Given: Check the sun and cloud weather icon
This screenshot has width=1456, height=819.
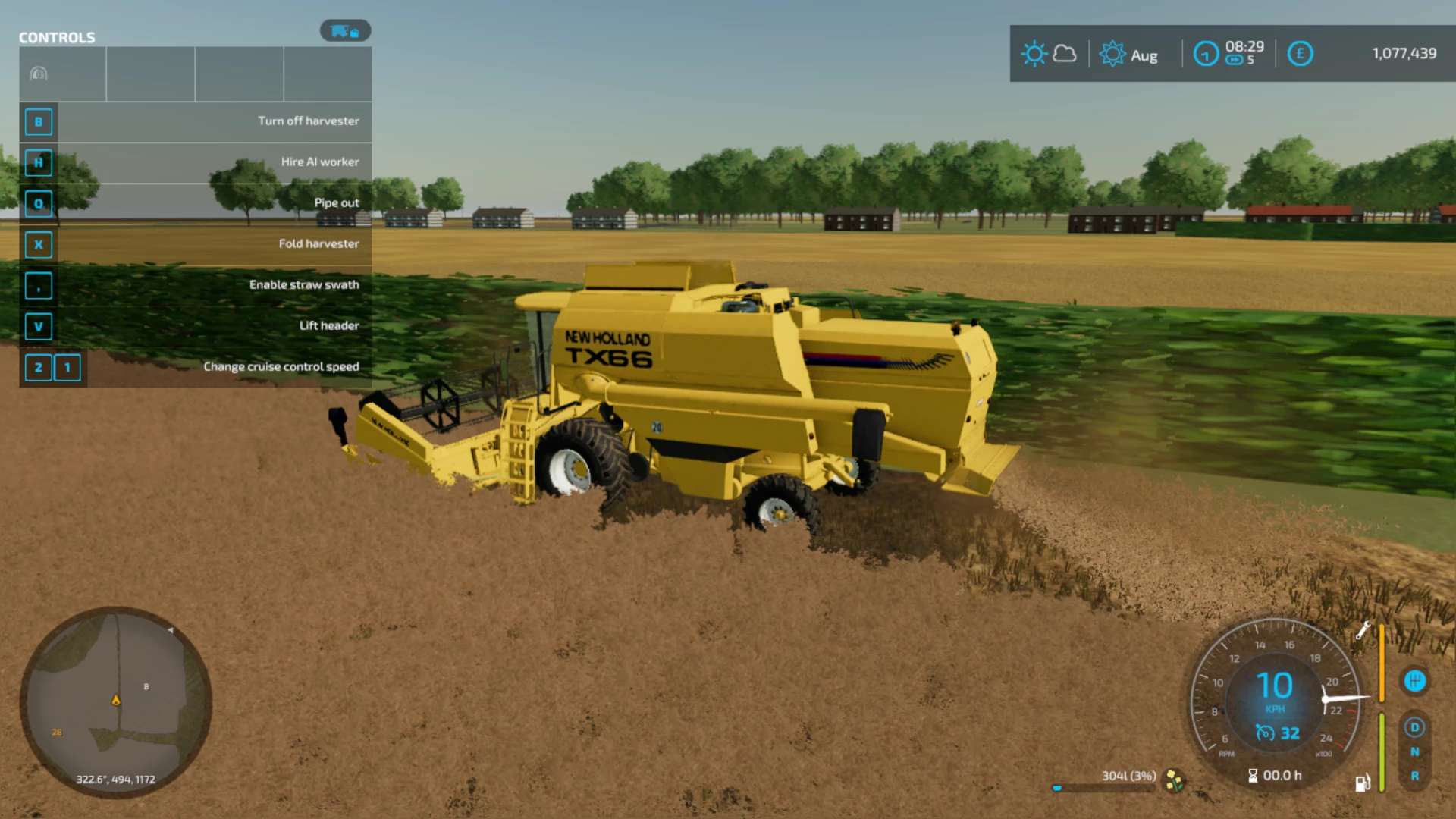Looking at the screenshot, I should tap(1049, 54).
